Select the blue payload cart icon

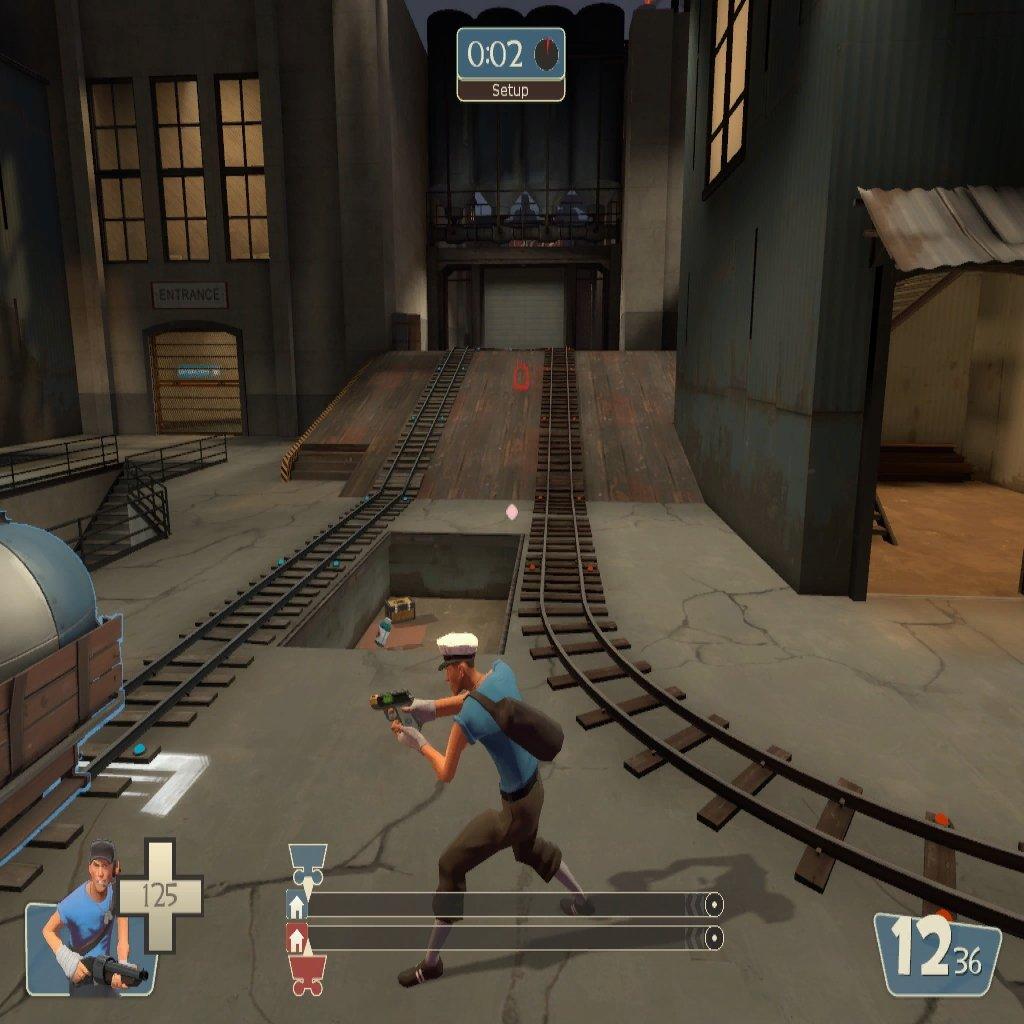307,864
